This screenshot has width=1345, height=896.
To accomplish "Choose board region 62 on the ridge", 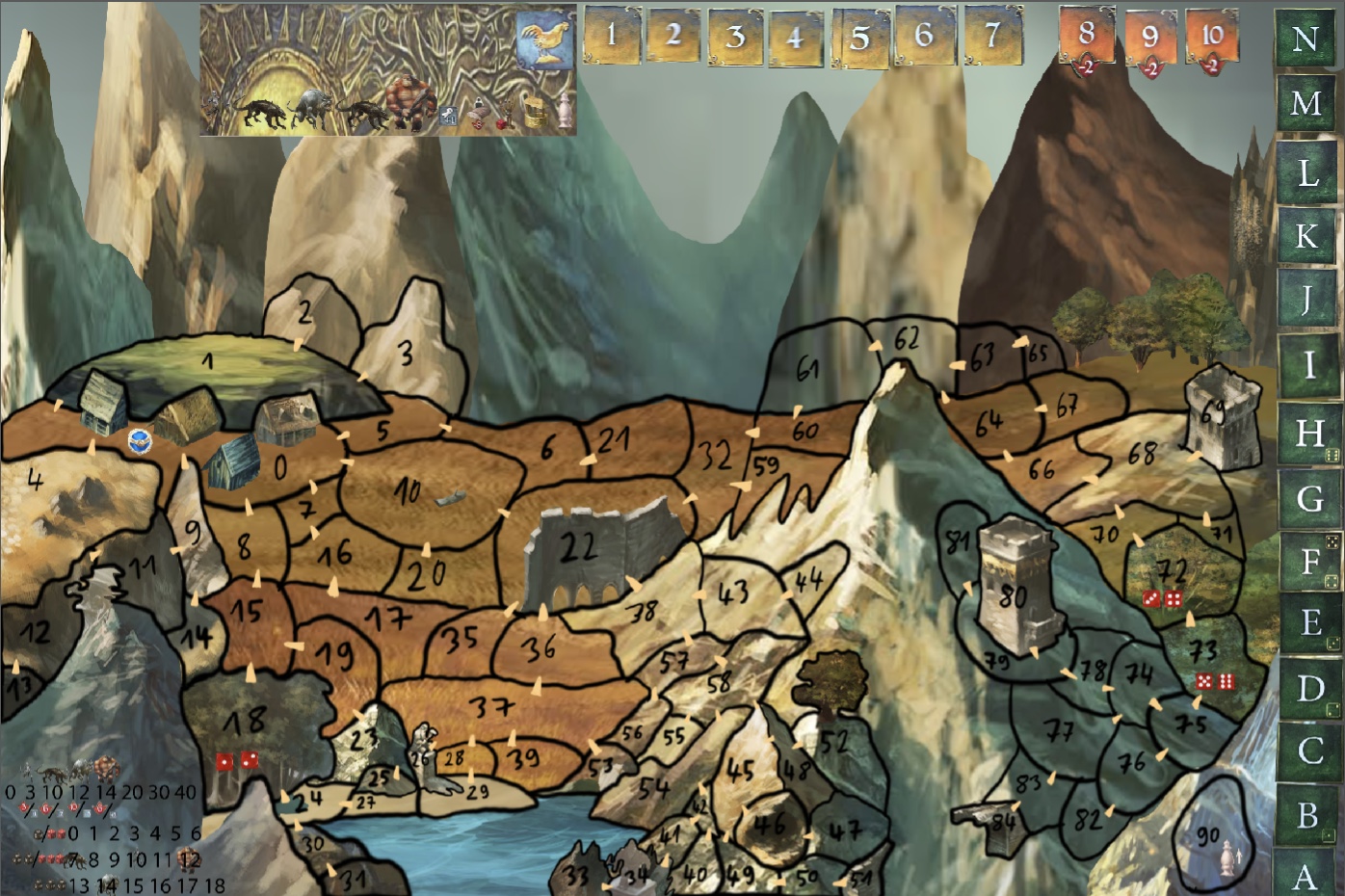I will [x=907, y=339].
